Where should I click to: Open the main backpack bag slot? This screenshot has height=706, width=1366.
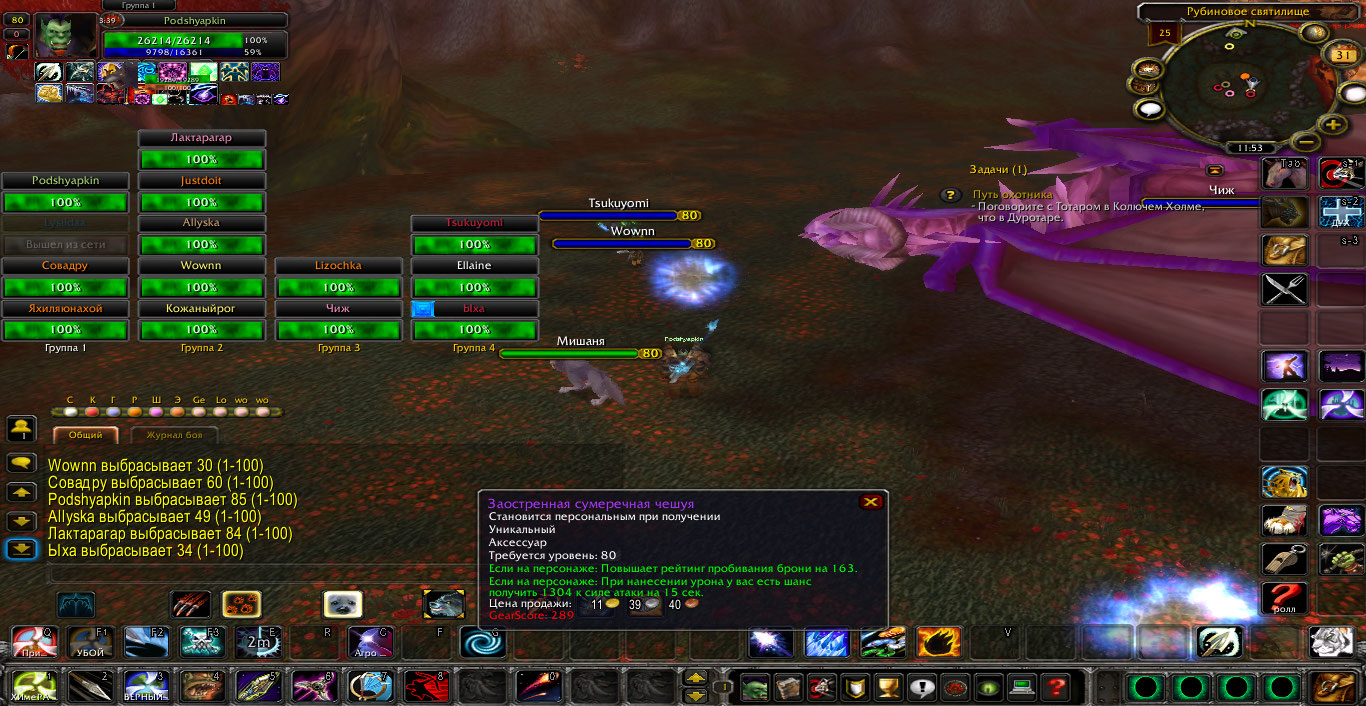click(x=1333, y=687)
